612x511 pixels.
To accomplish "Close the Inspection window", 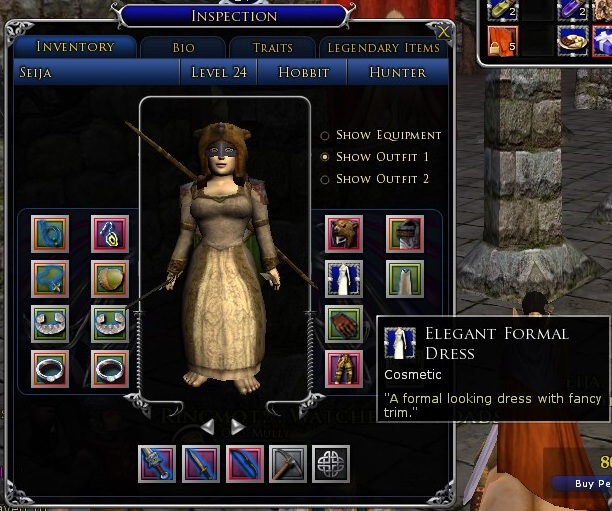I will [x=444, y=32].
